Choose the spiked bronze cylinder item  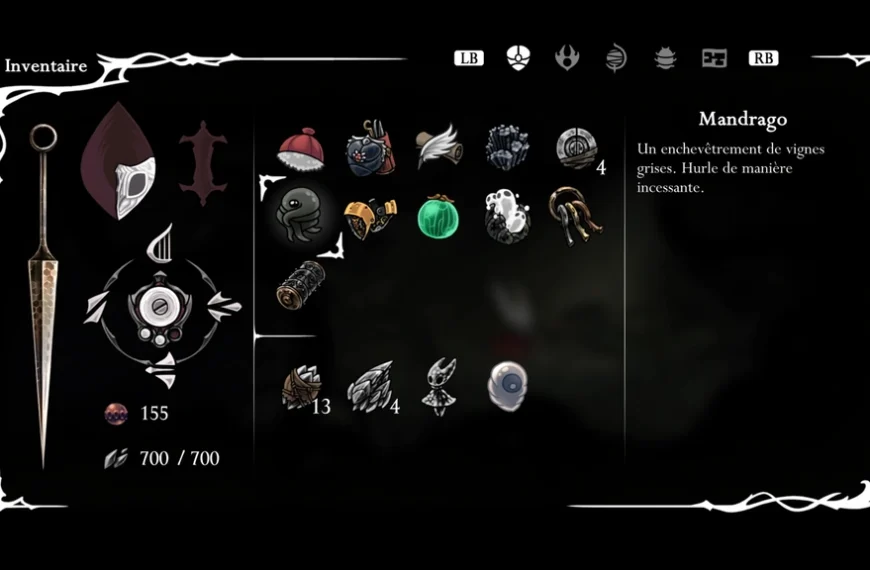coord(300,284)
